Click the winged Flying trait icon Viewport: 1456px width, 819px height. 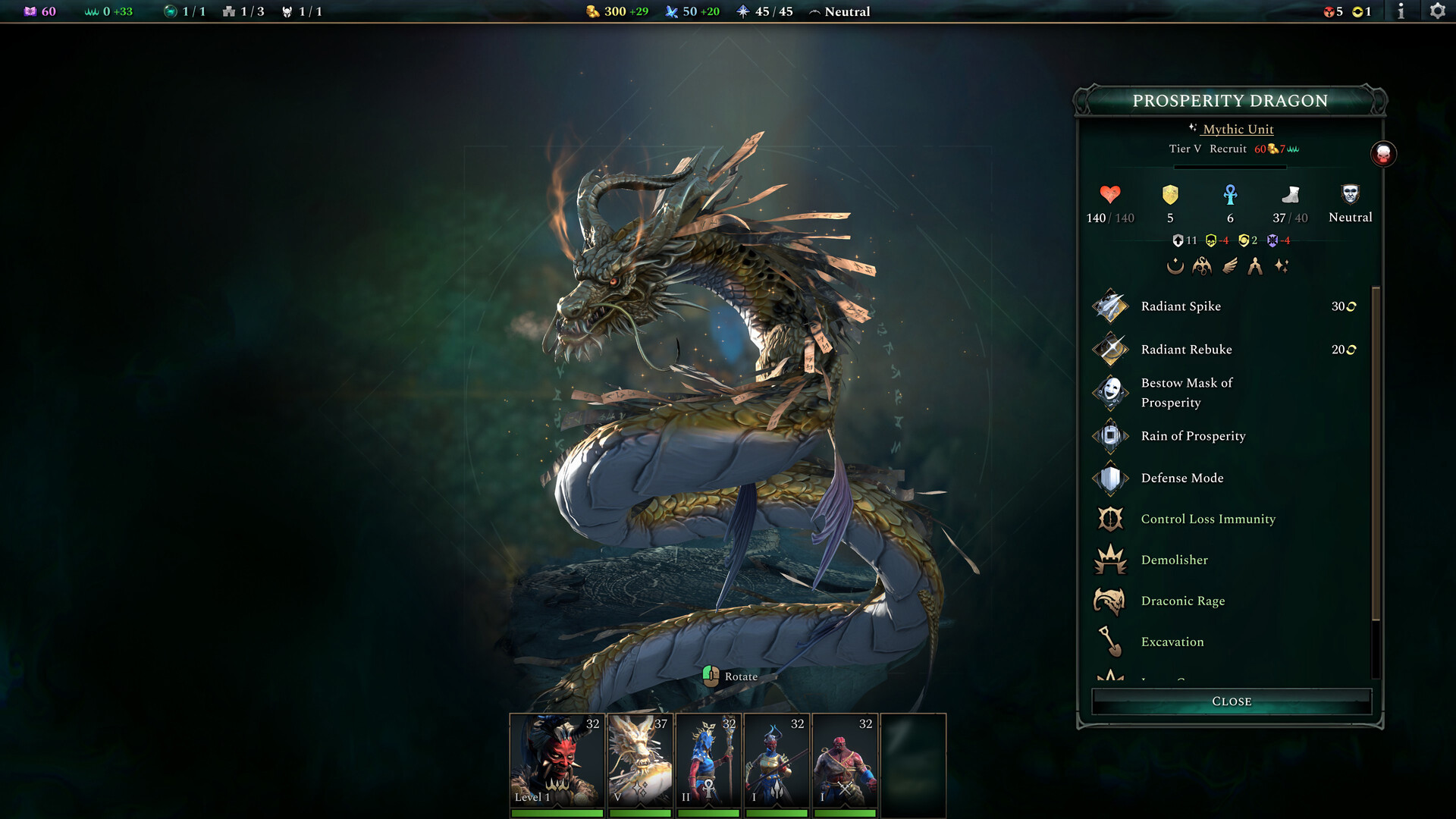(x=1228, y=265)
